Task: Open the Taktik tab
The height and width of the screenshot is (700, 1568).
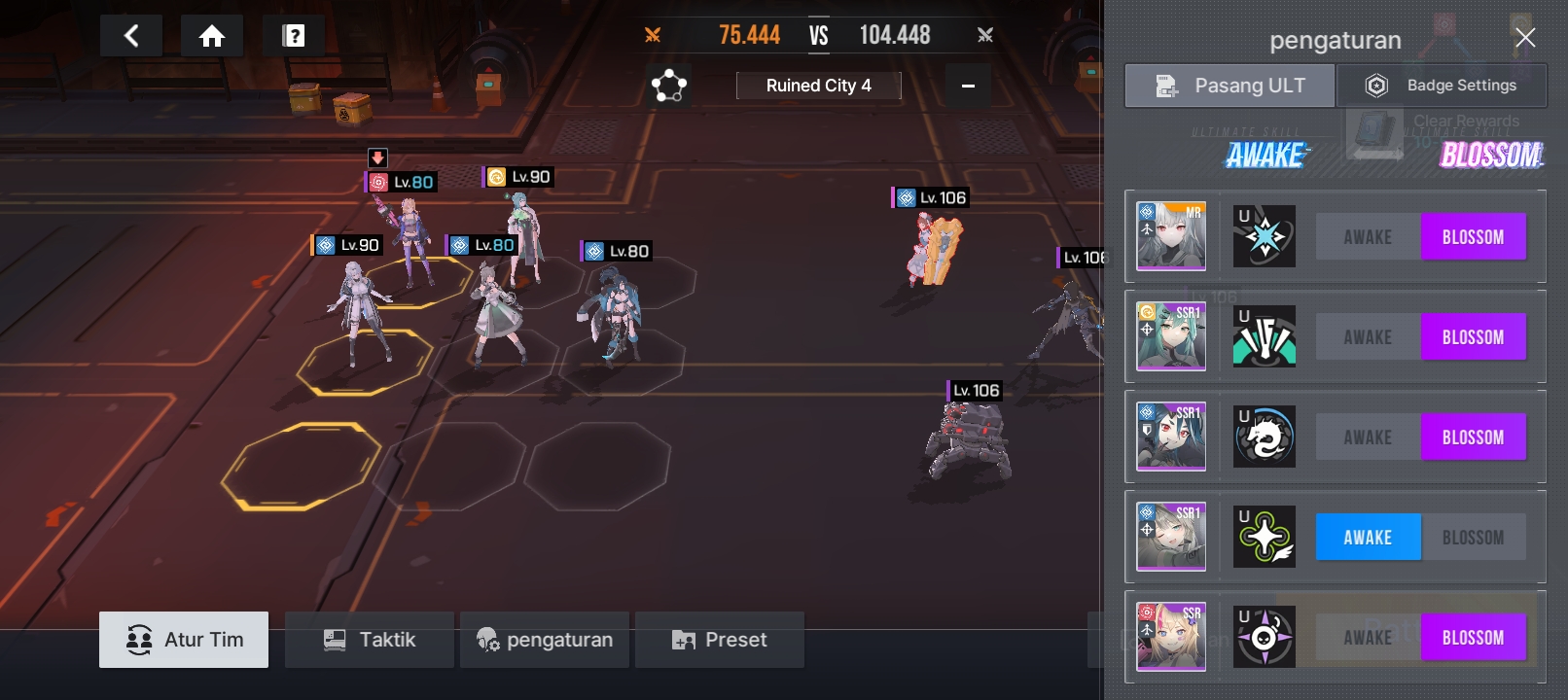Action: [x=370, y=640]
